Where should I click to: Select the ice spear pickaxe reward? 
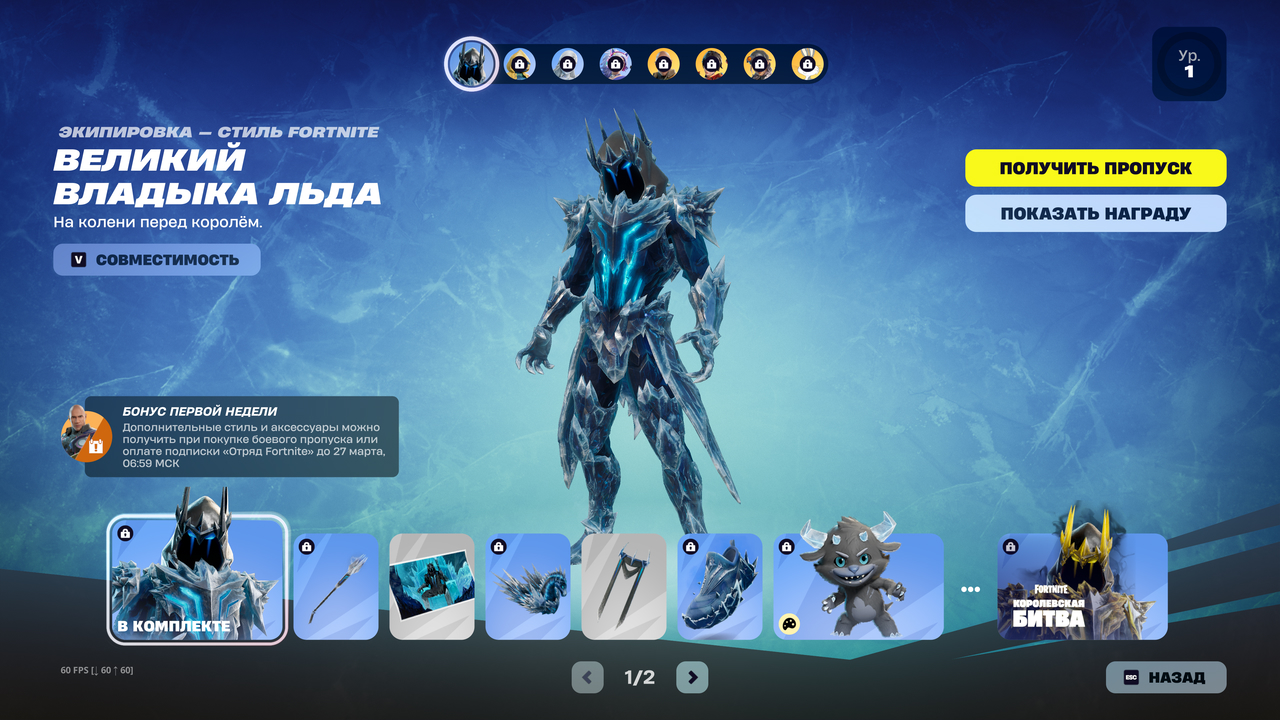336,586
